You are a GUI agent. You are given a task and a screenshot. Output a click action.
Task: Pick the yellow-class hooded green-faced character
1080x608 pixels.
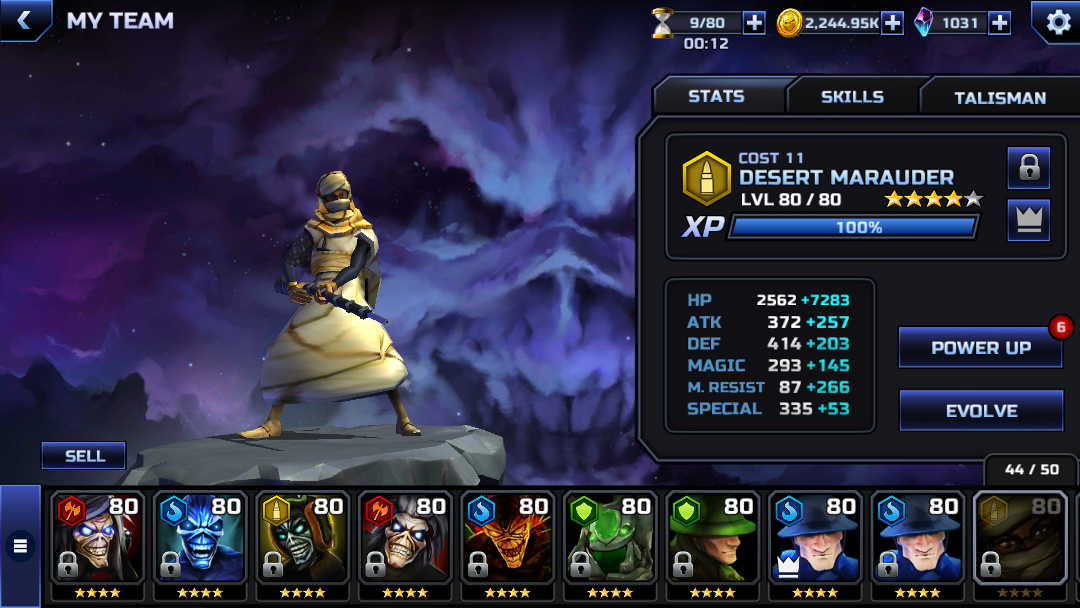[303, 539]
